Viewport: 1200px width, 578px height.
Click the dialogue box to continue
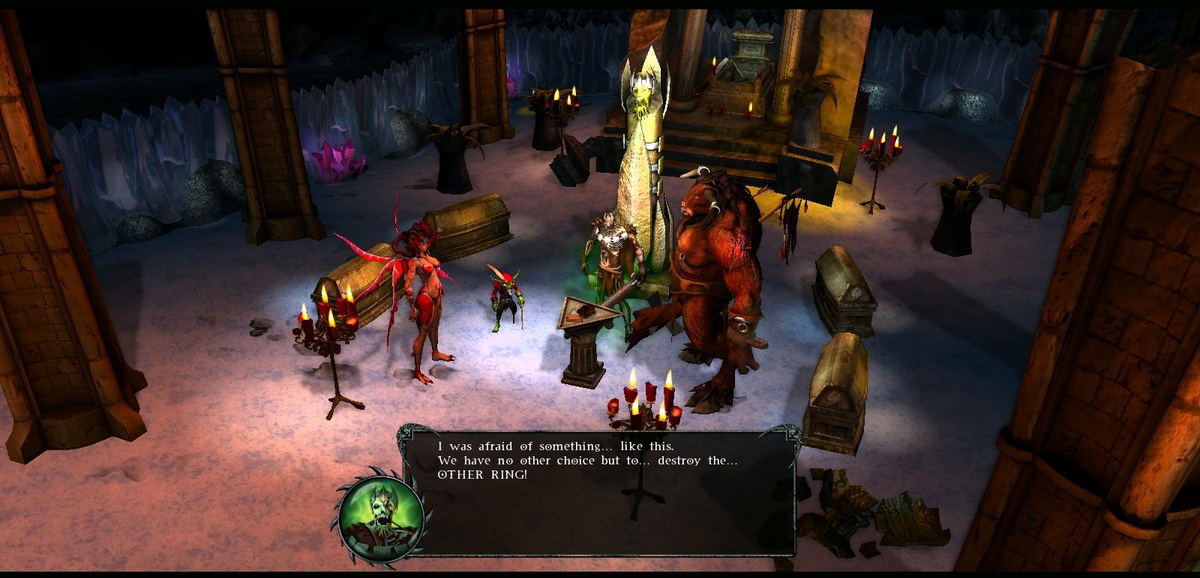(598, 492)
